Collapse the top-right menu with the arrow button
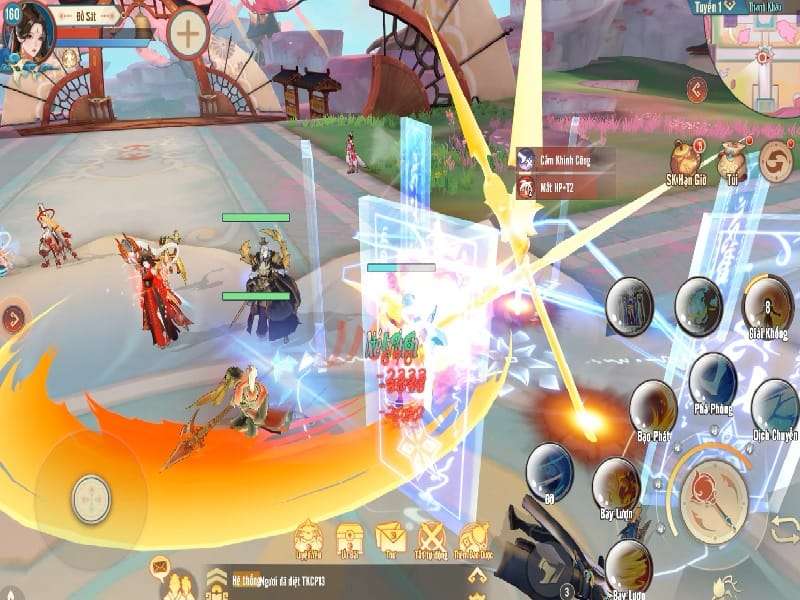The height and width of the screenshot is (600, 800). [x=697, y=88]
